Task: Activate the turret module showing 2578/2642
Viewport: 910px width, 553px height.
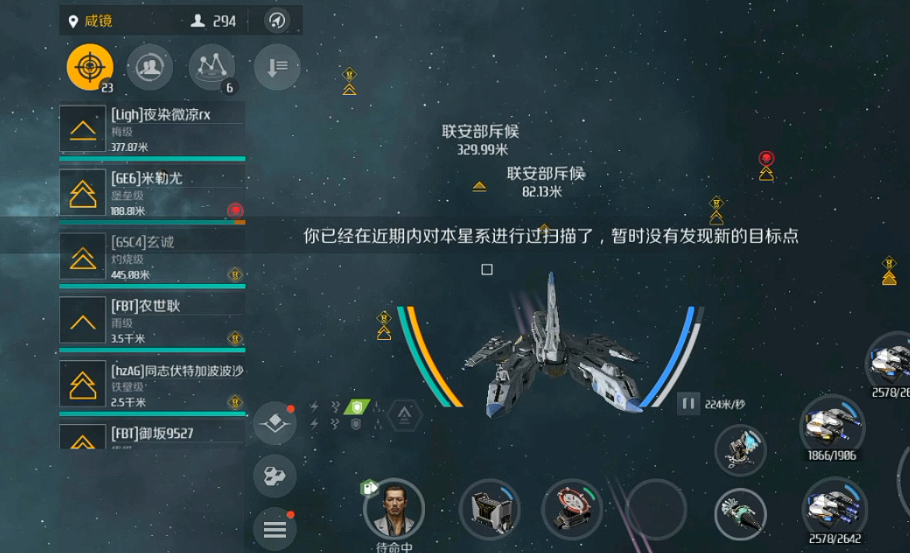Action: tap(834, 507)
